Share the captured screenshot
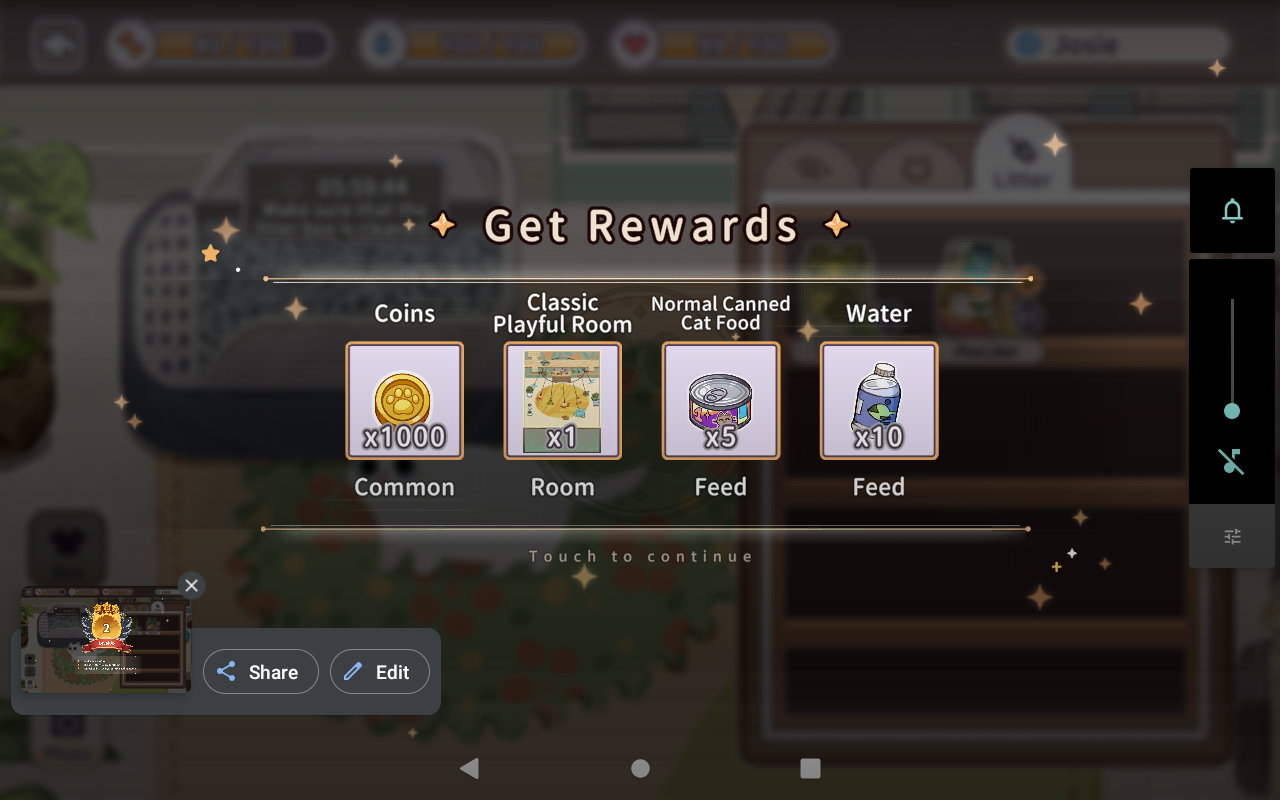This screenshot has width=1280, height=800. tap(260, 671)
